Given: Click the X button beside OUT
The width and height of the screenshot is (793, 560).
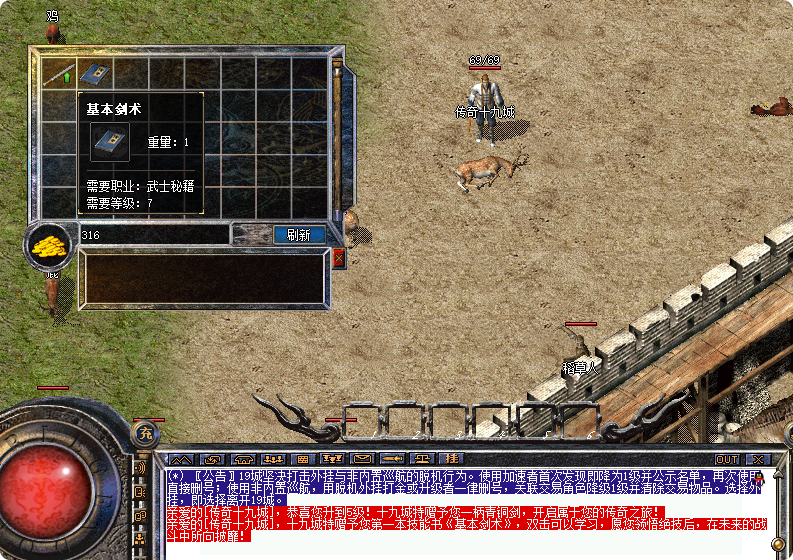Looking at the screenshot, I should [757, 459].
